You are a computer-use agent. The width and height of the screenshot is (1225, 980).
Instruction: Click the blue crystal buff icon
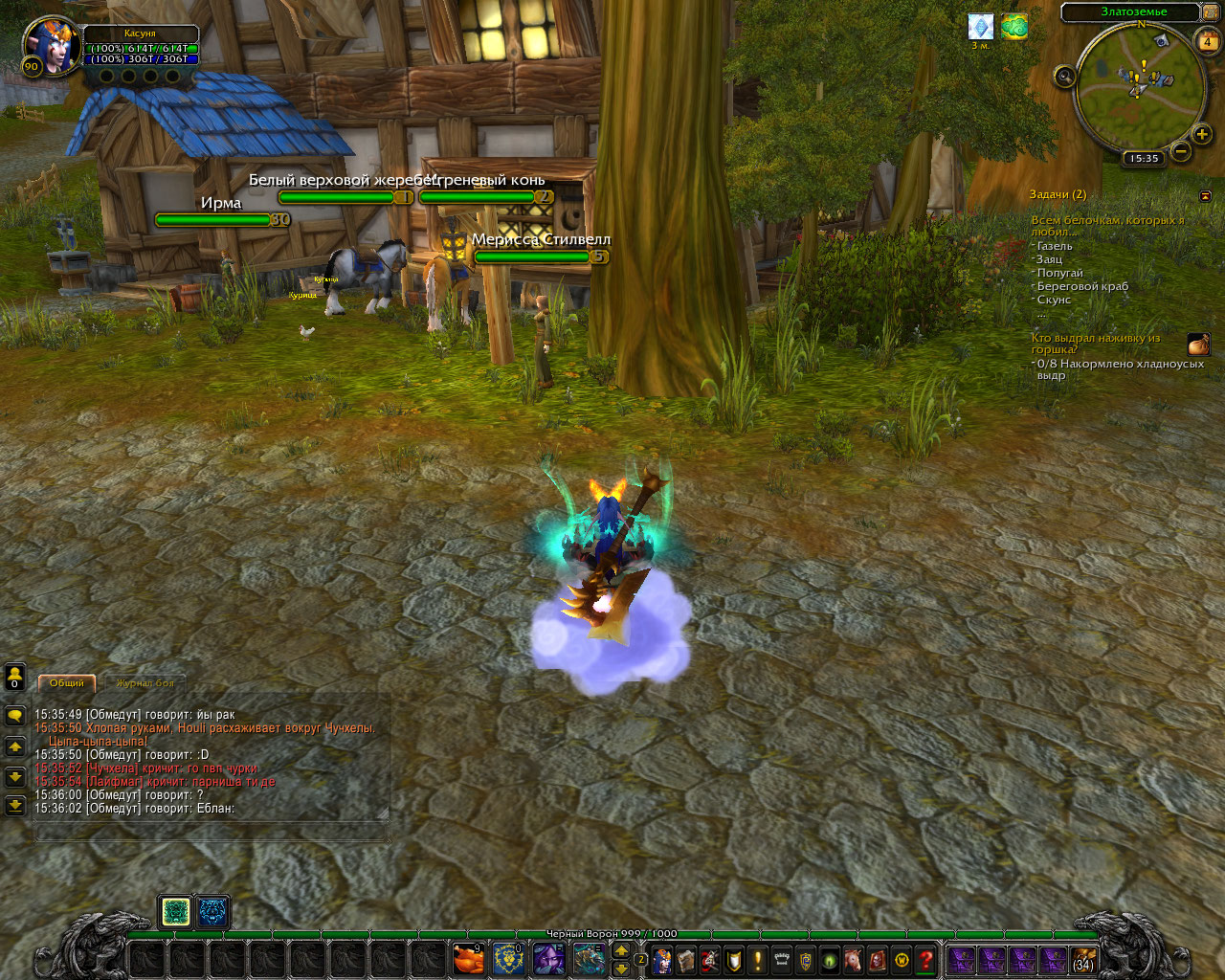(981, 27)
